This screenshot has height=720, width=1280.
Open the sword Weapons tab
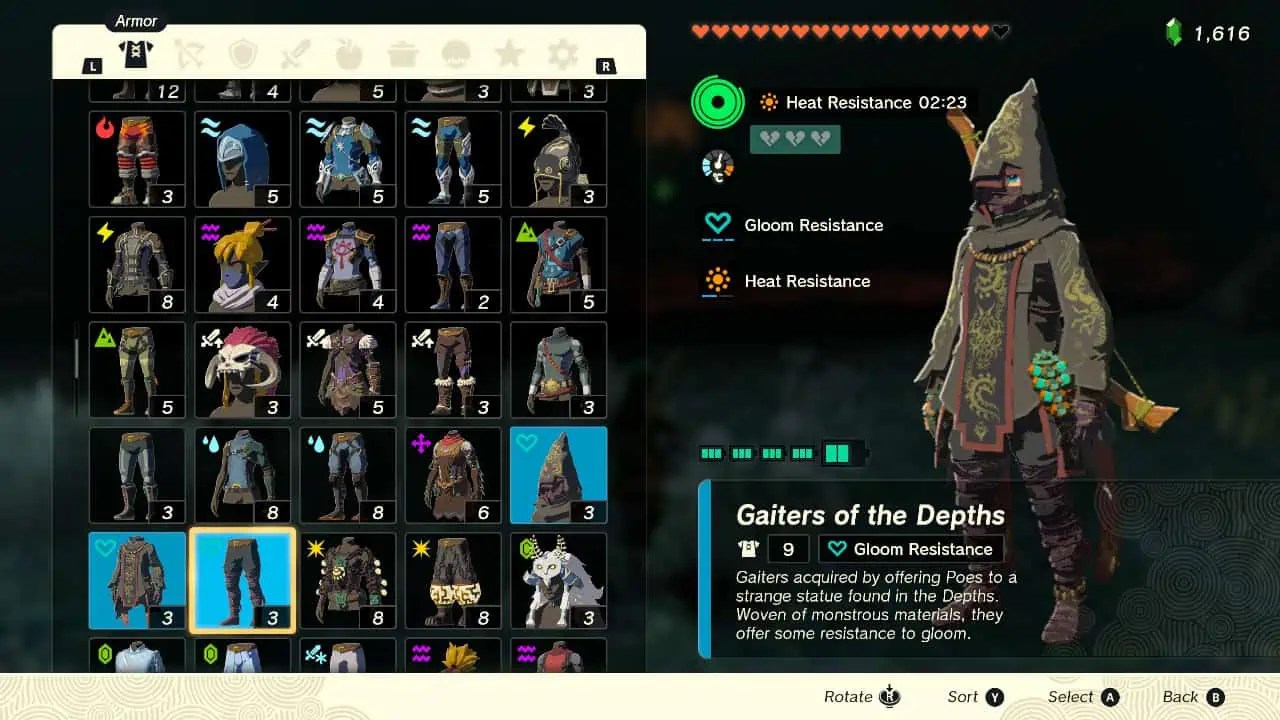296,55
